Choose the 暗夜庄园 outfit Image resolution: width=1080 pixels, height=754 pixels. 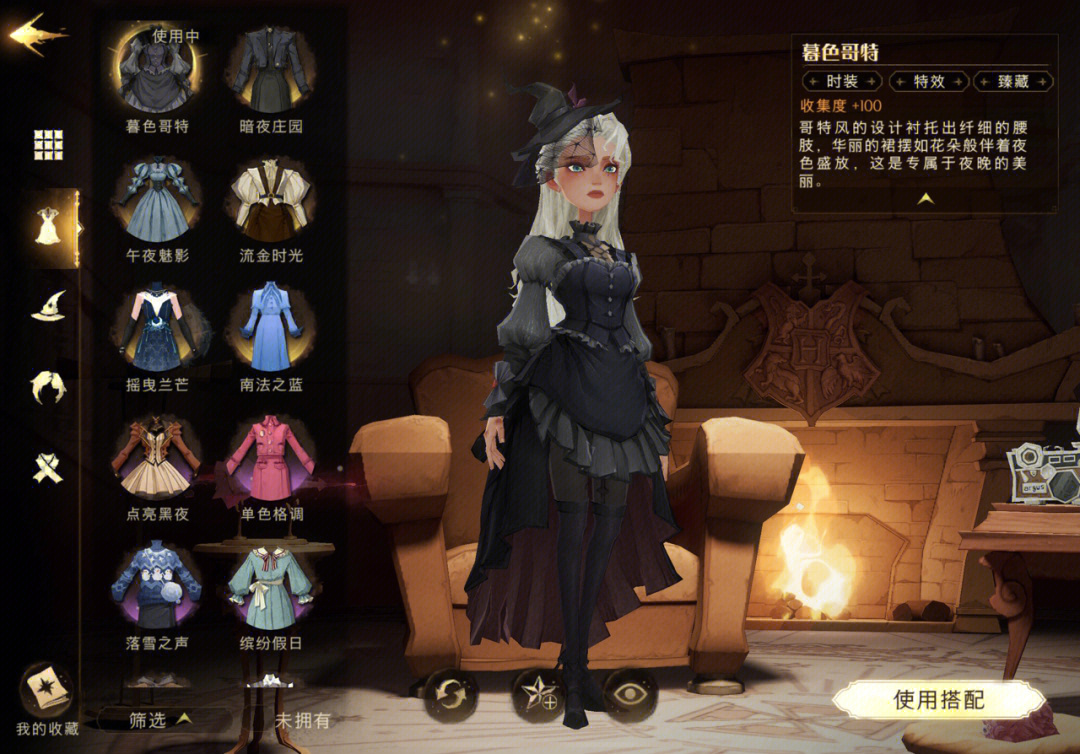pos(270,72)
